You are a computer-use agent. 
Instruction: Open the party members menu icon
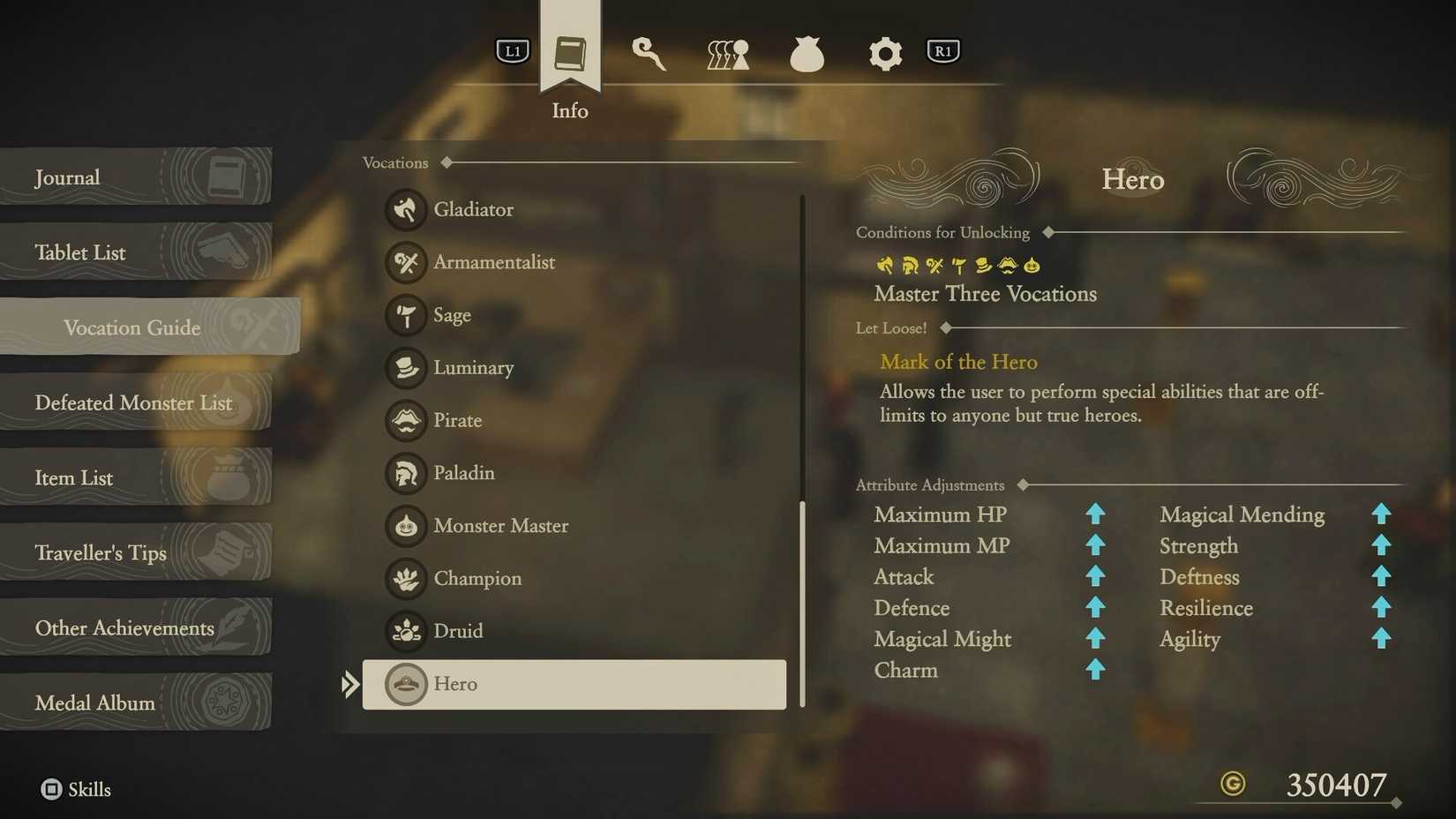tap(726, 53)
